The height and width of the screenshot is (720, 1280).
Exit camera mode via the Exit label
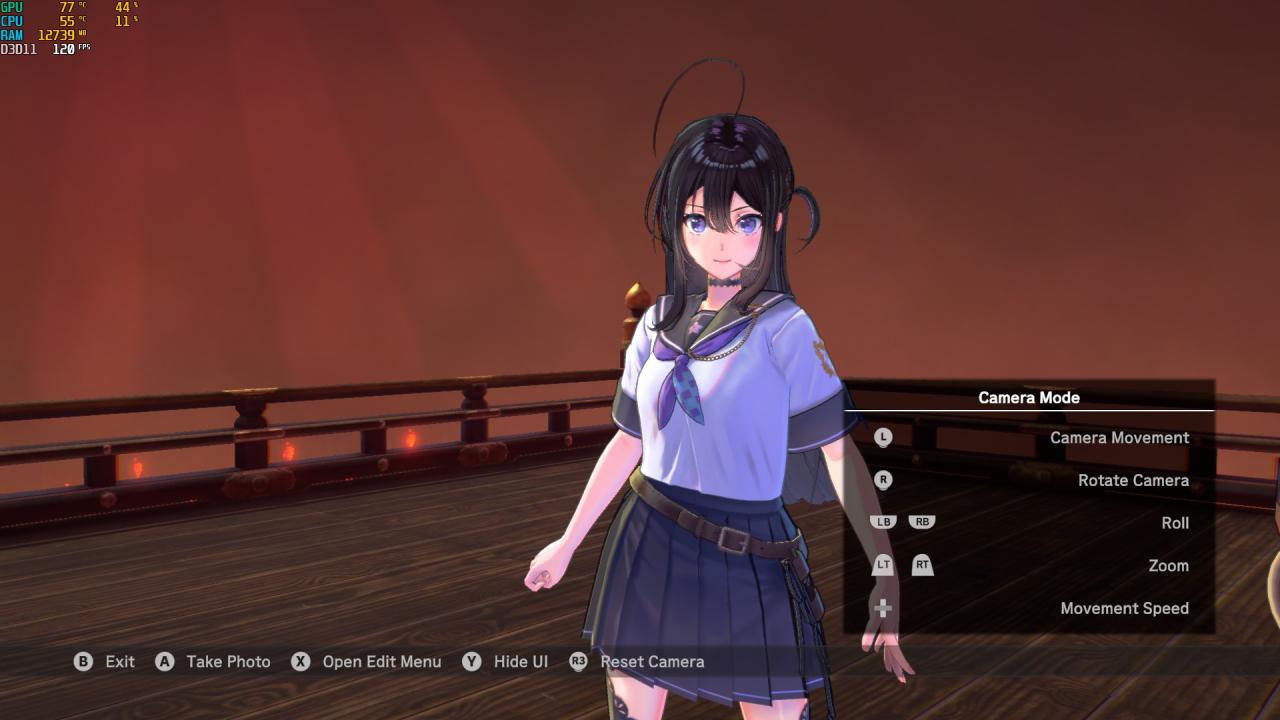(x=119, y=662)
